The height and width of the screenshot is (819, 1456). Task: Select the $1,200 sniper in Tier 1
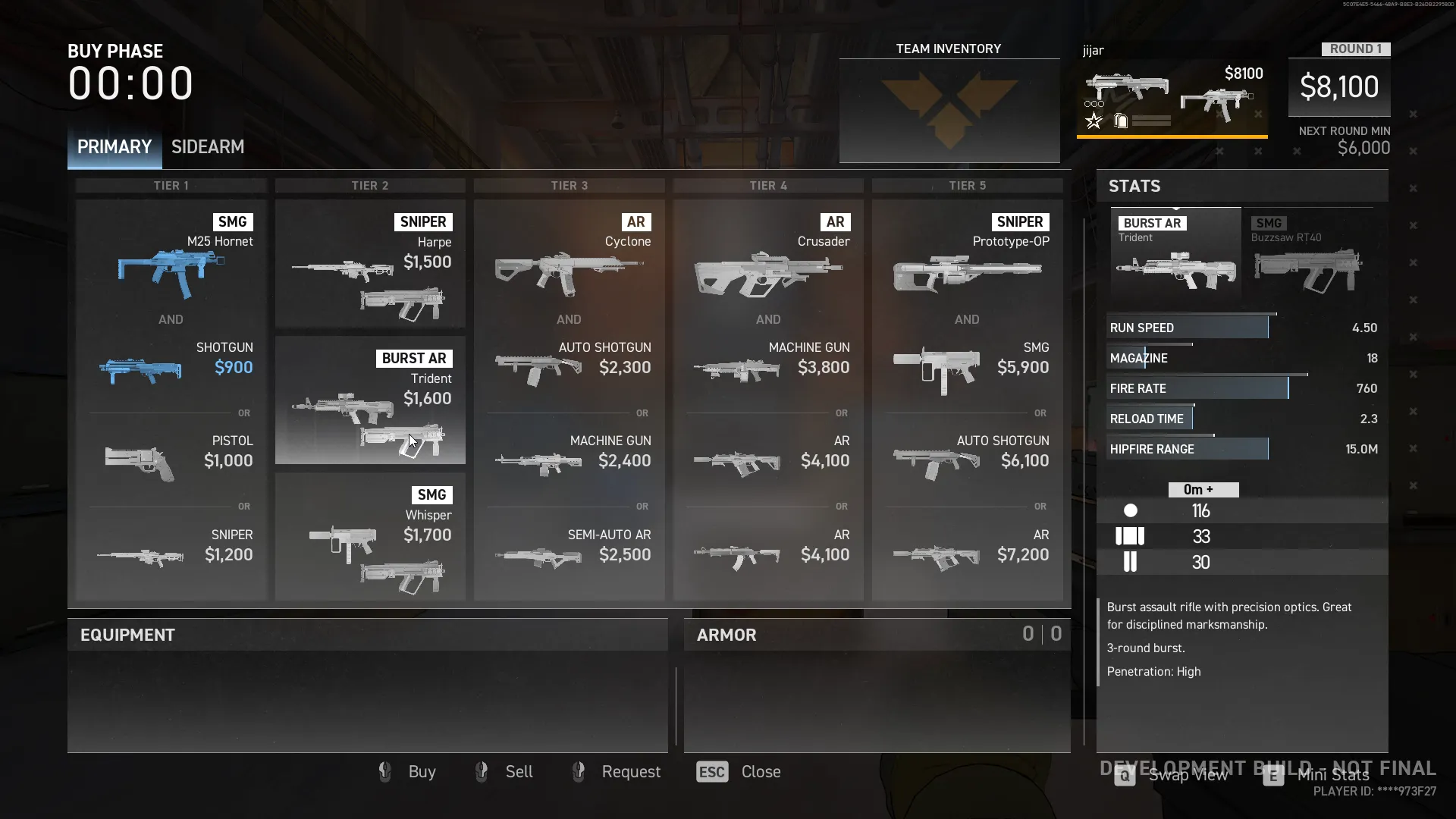171,554
